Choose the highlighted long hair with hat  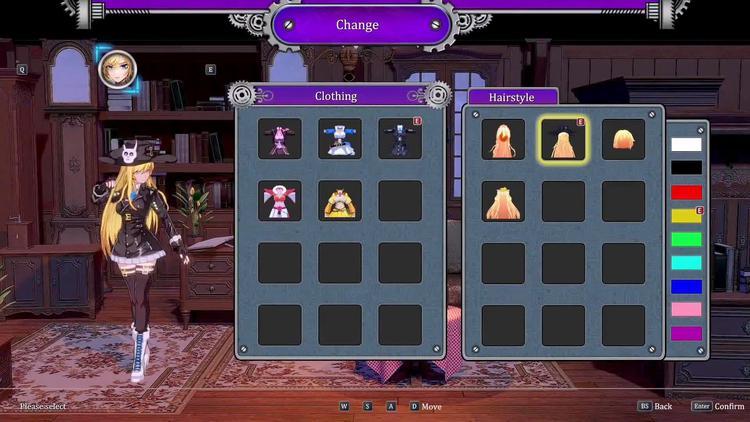(563, 140)
